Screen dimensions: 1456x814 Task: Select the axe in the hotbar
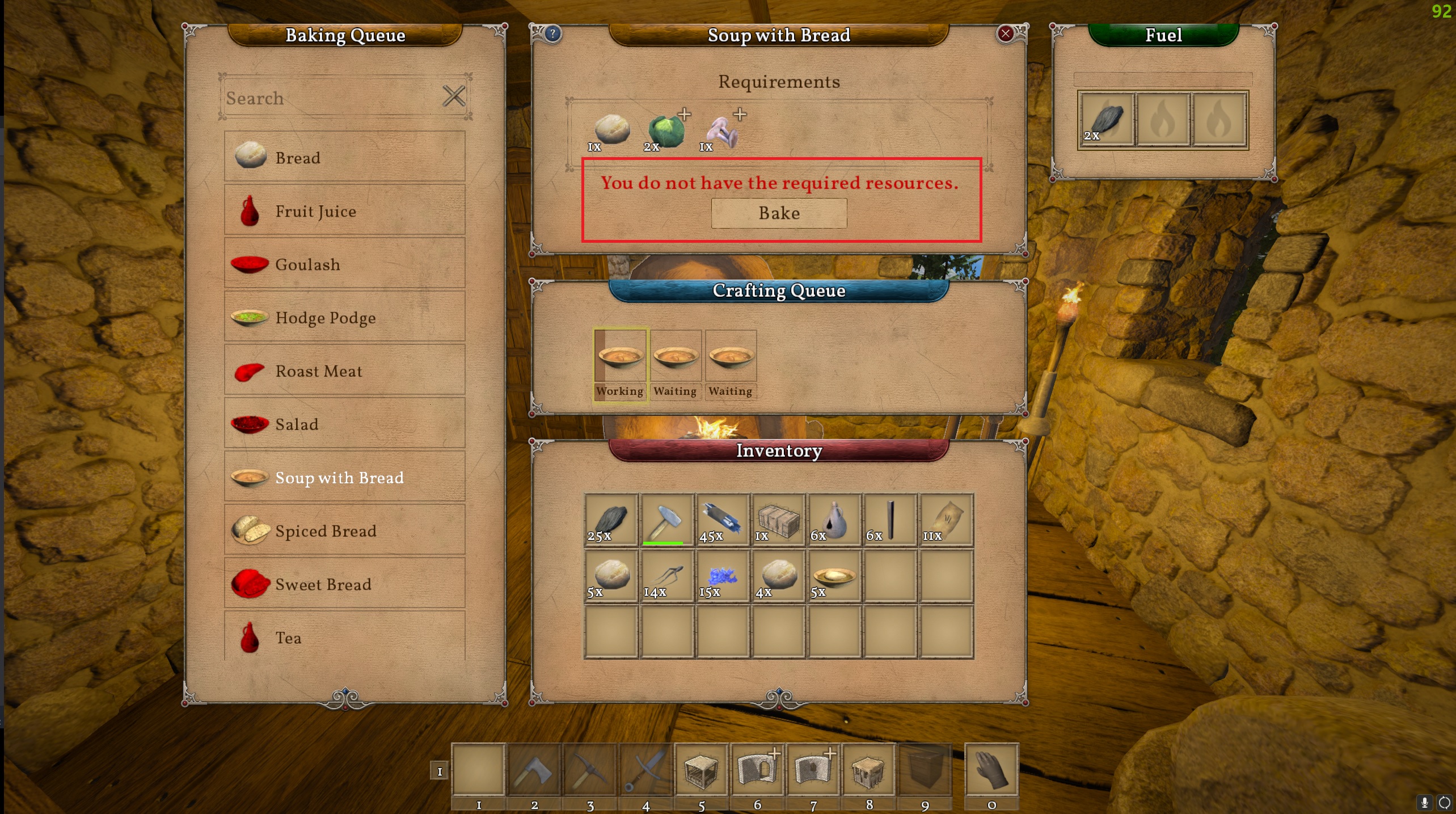click(534, 770)
